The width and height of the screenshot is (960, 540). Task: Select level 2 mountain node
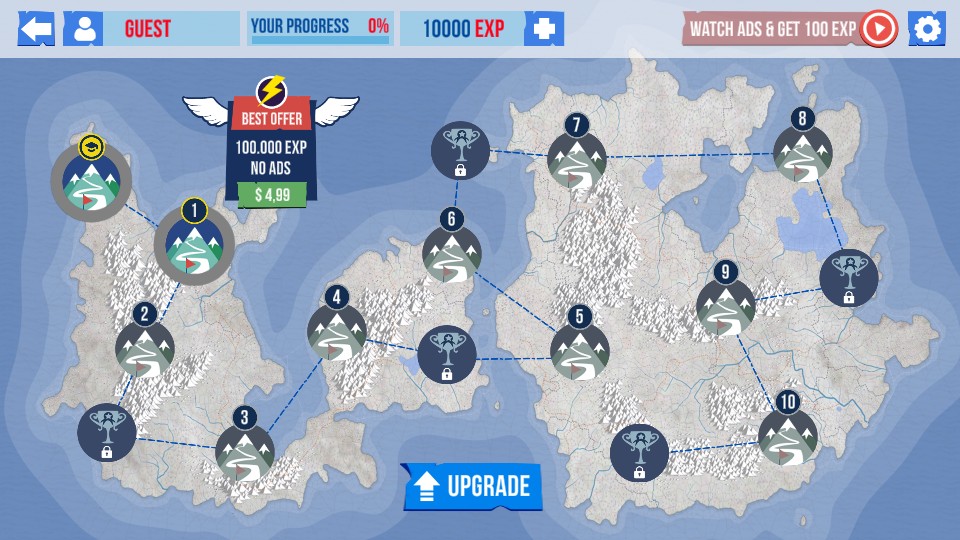(145, 348)
